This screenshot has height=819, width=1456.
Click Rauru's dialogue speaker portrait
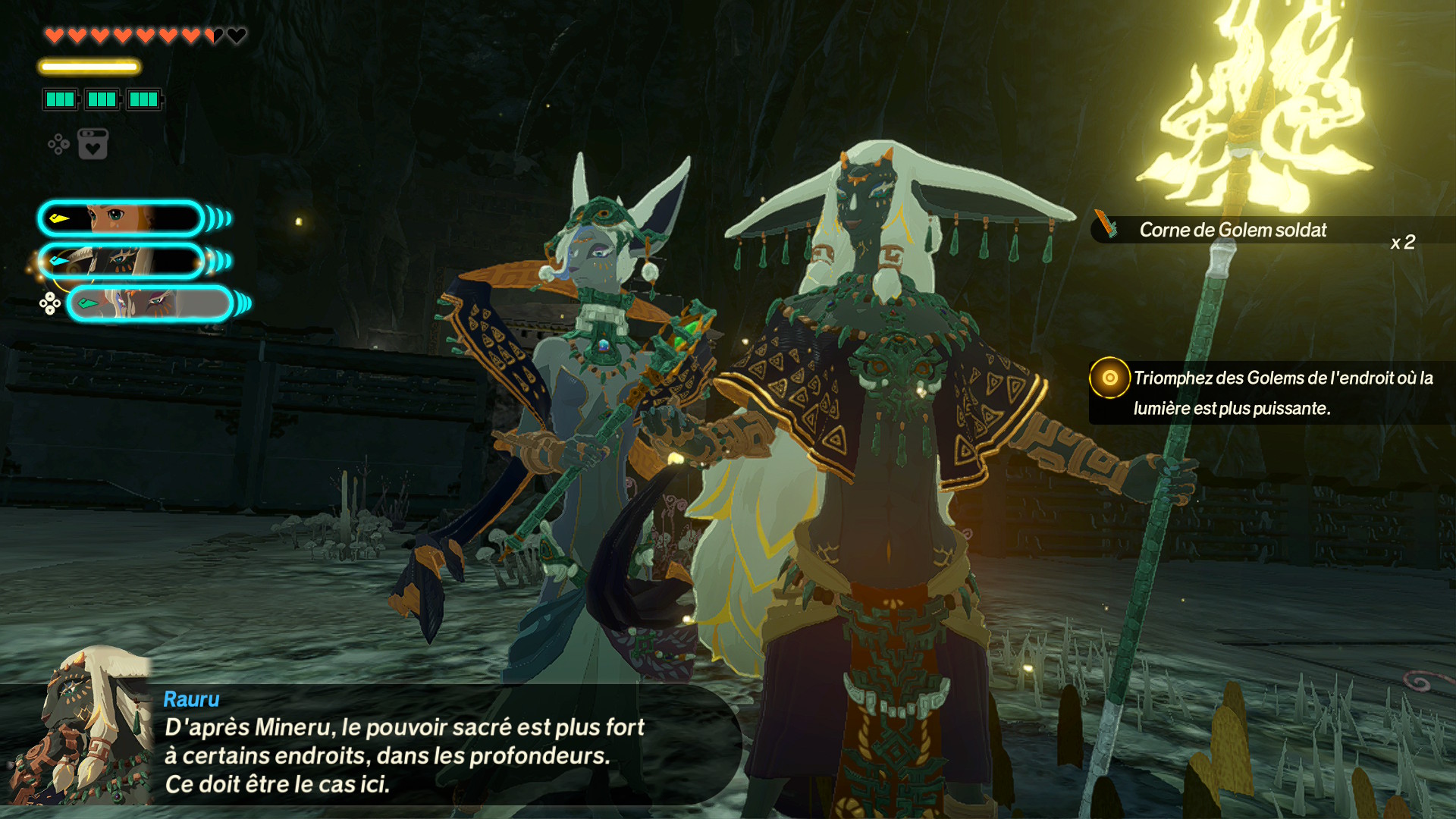pyautogui.click(x=83, y=728)
